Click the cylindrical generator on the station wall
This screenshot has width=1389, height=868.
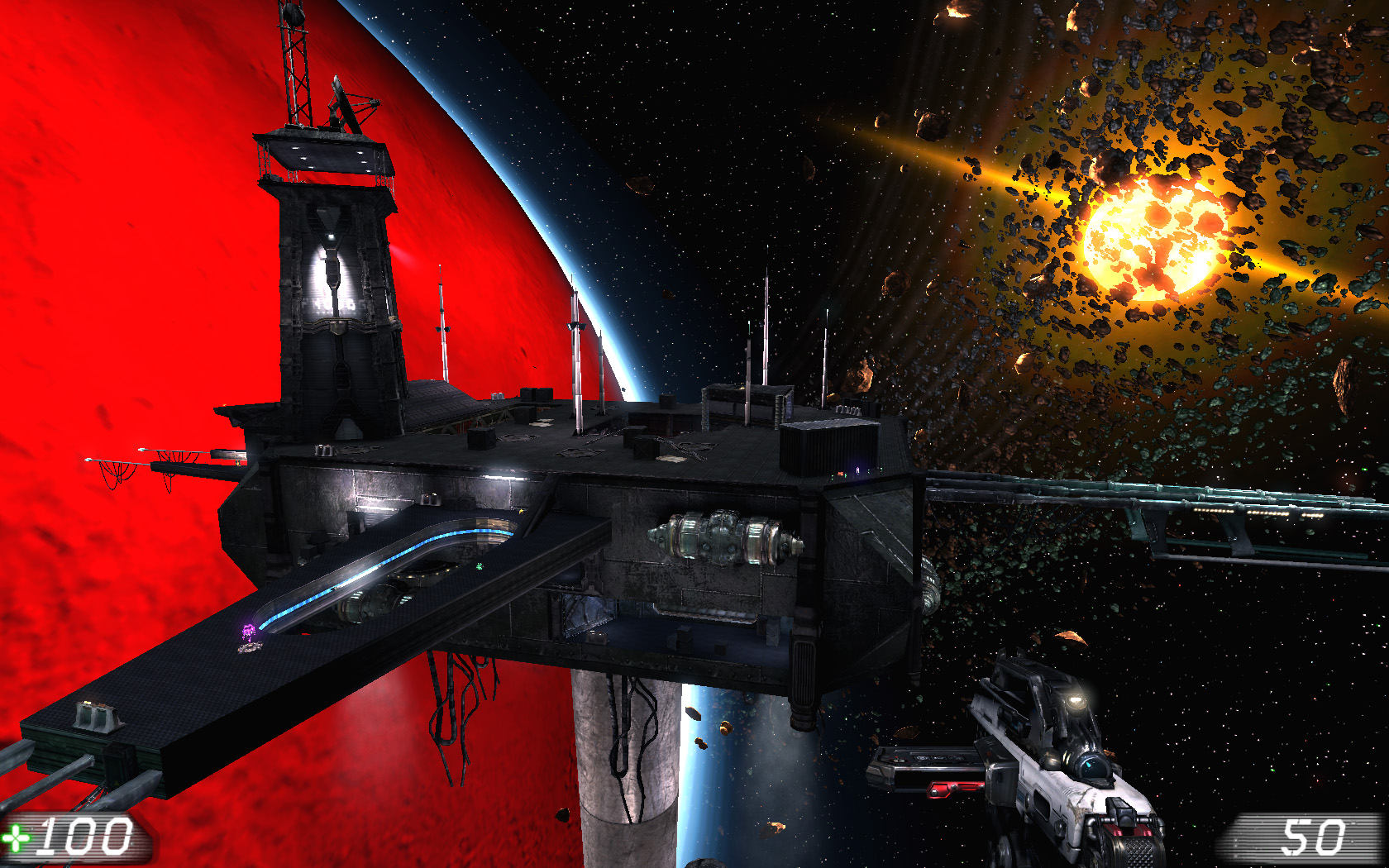pyautogui.click(x=723, y=537)
